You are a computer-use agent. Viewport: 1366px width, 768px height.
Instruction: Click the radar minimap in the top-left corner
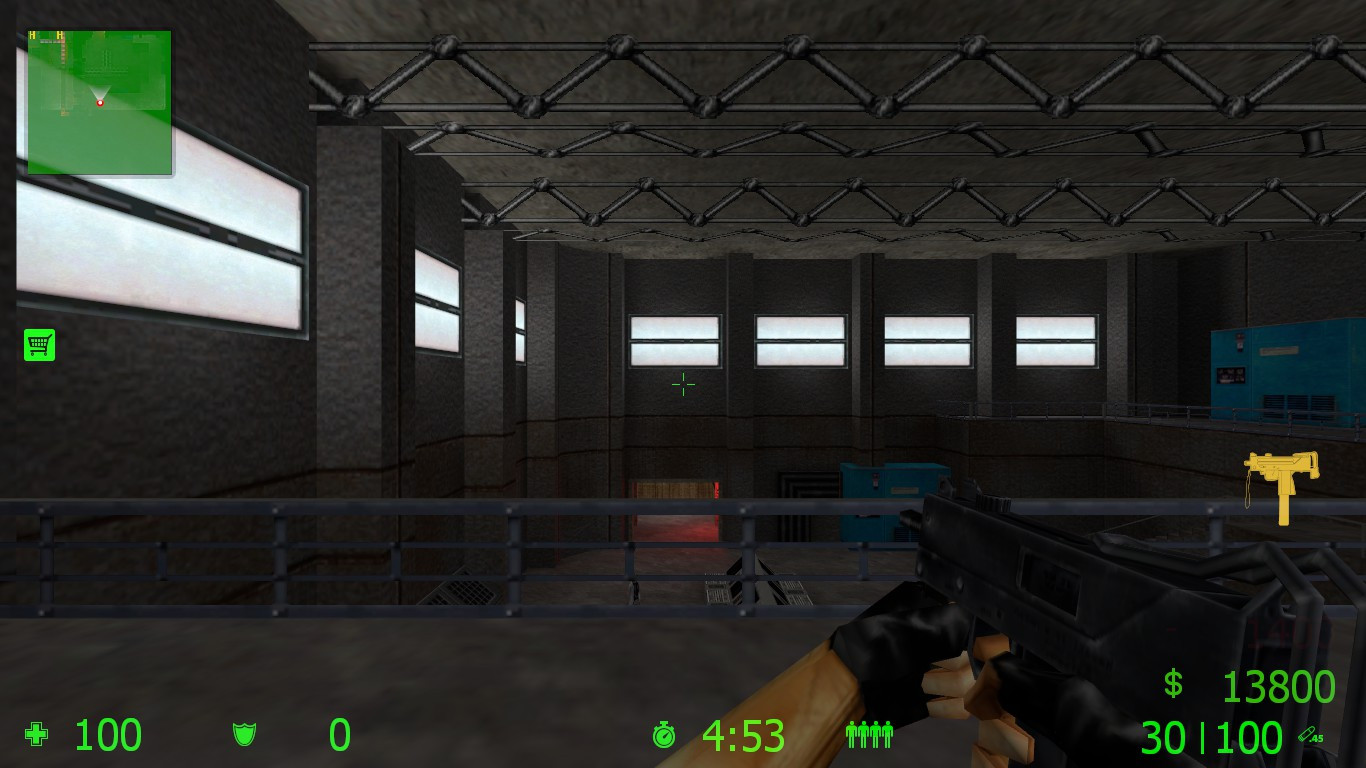[x=97, y=100]
